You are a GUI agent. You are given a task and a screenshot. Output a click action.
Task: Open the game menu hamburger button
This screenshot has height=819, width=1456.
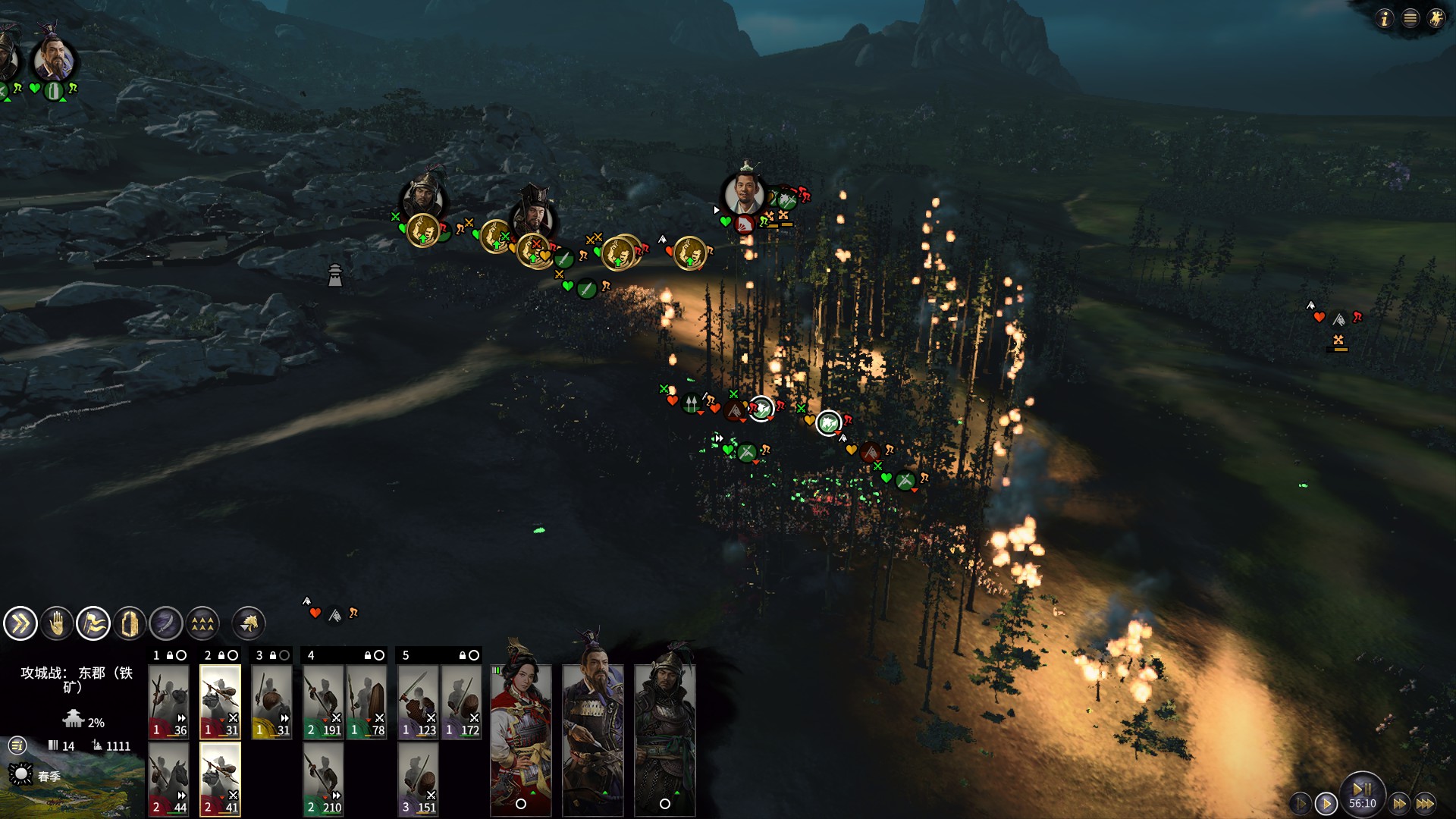1410,18
